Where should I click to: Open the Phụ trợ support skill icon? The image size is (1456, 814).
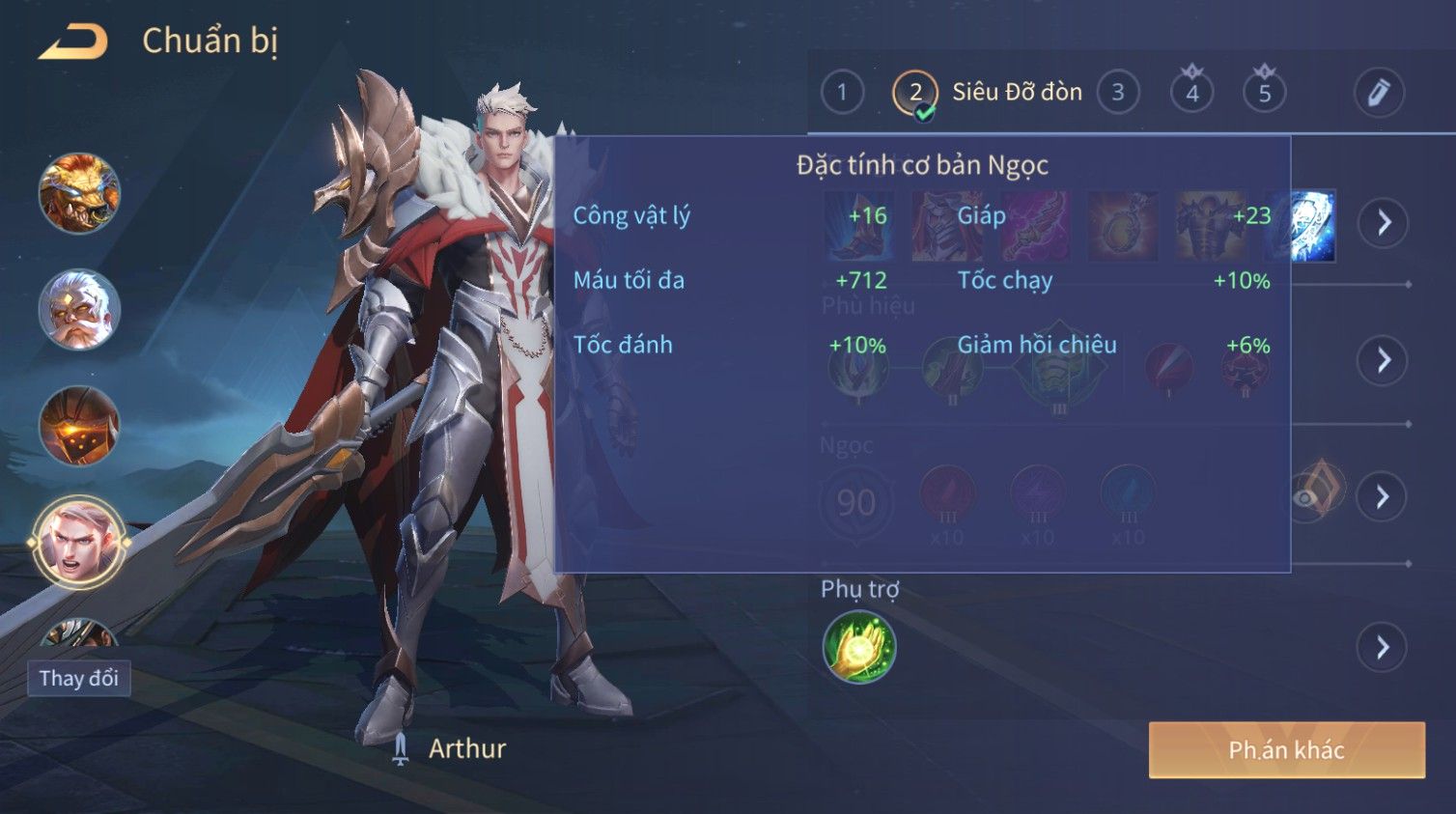(858, 647)
